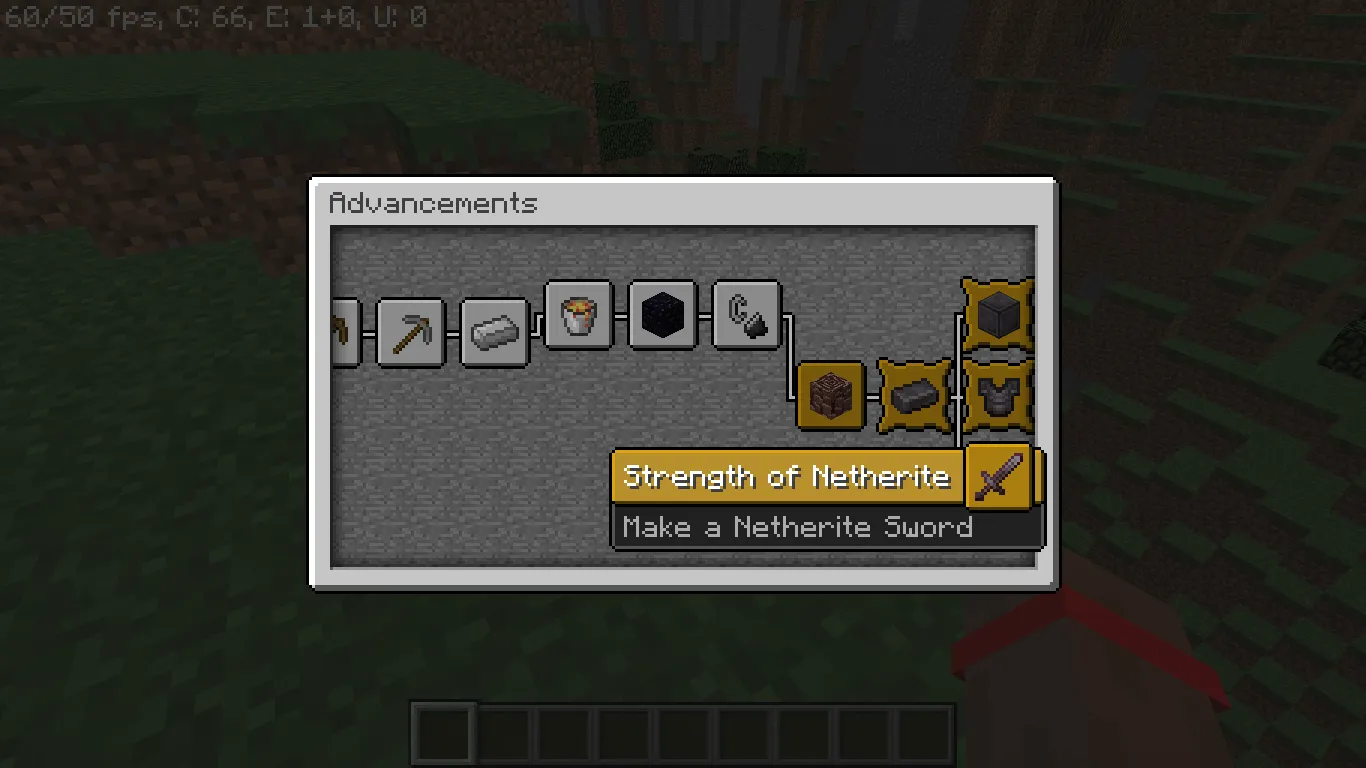Select the obsidian block advancement
This screenshot has height=768, width=1366.
point(662,313)
